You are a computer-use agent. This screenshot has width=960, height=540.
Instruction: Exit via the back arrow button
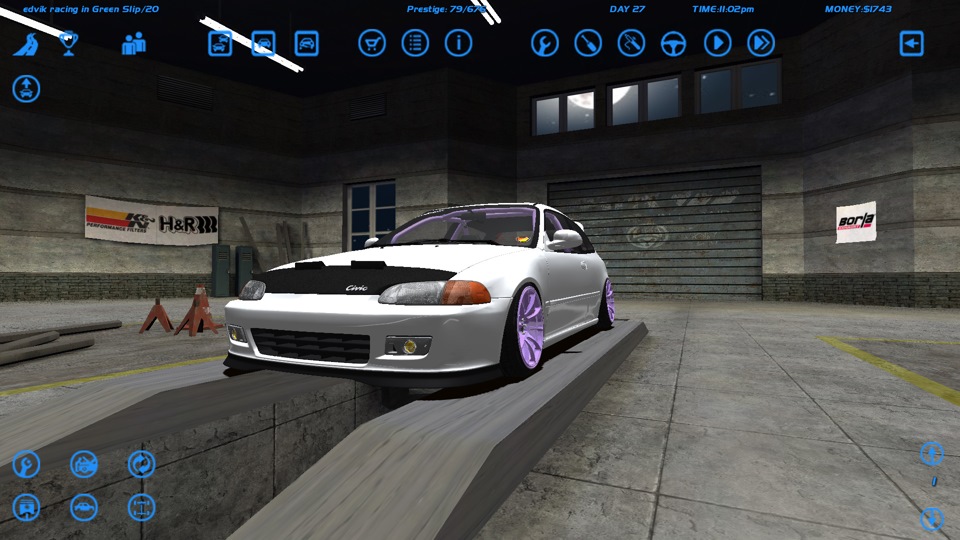pos(911,43)
